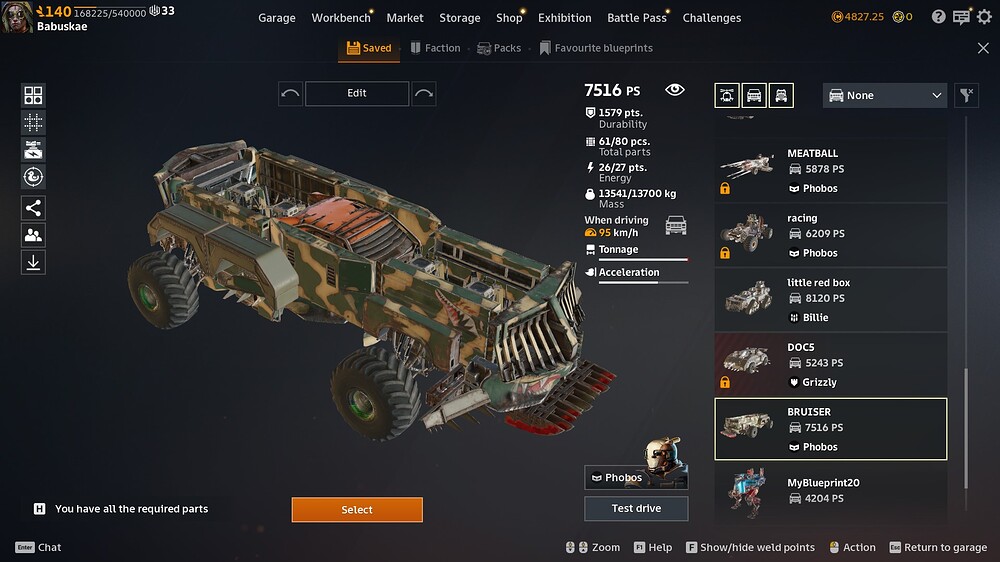Clear filters with the funnel icon
Screen dimensions: 1000x562
[966, 95]
